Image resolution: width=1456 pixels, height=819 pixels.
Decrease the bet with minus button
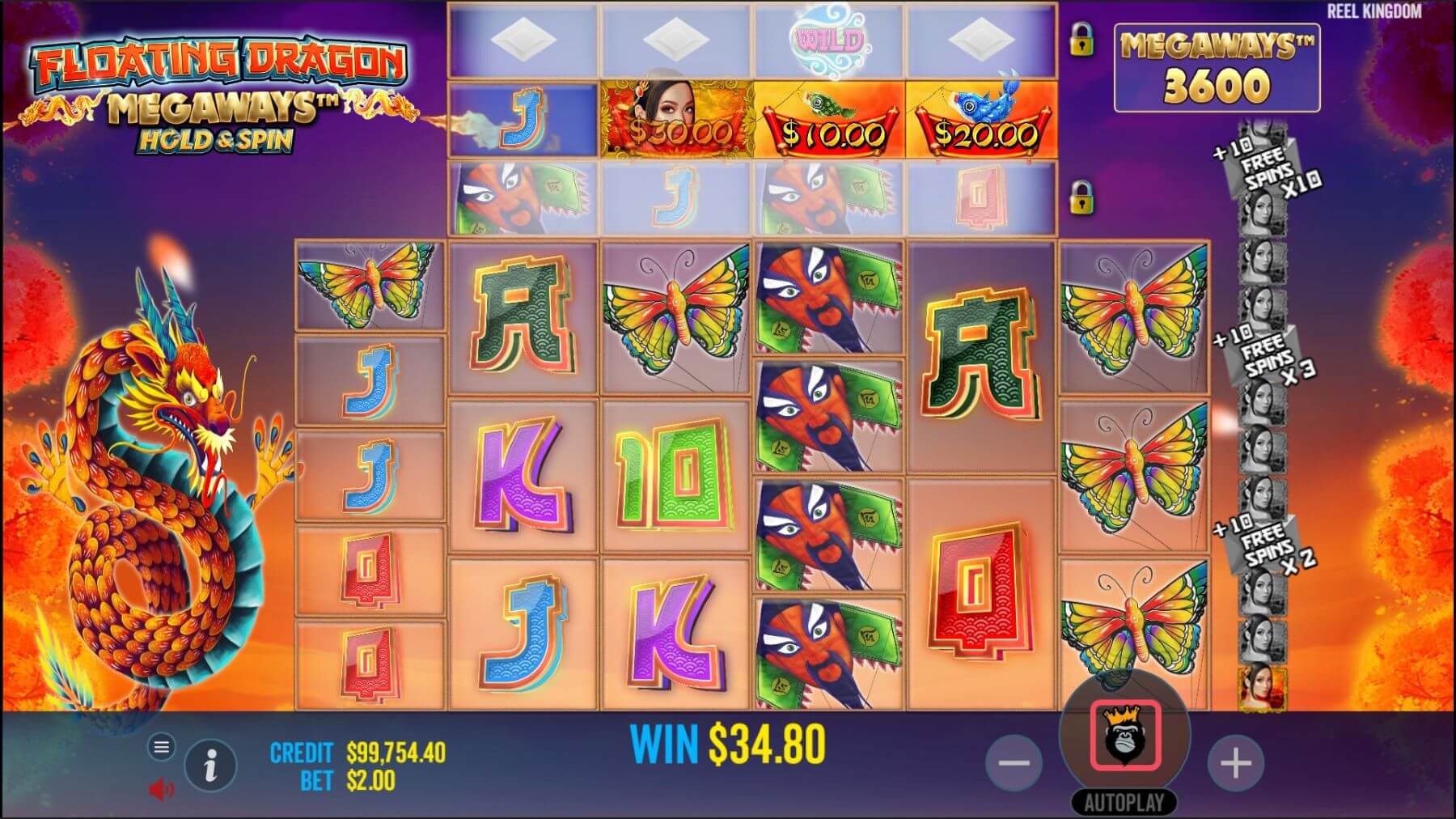pos(1013,762)
